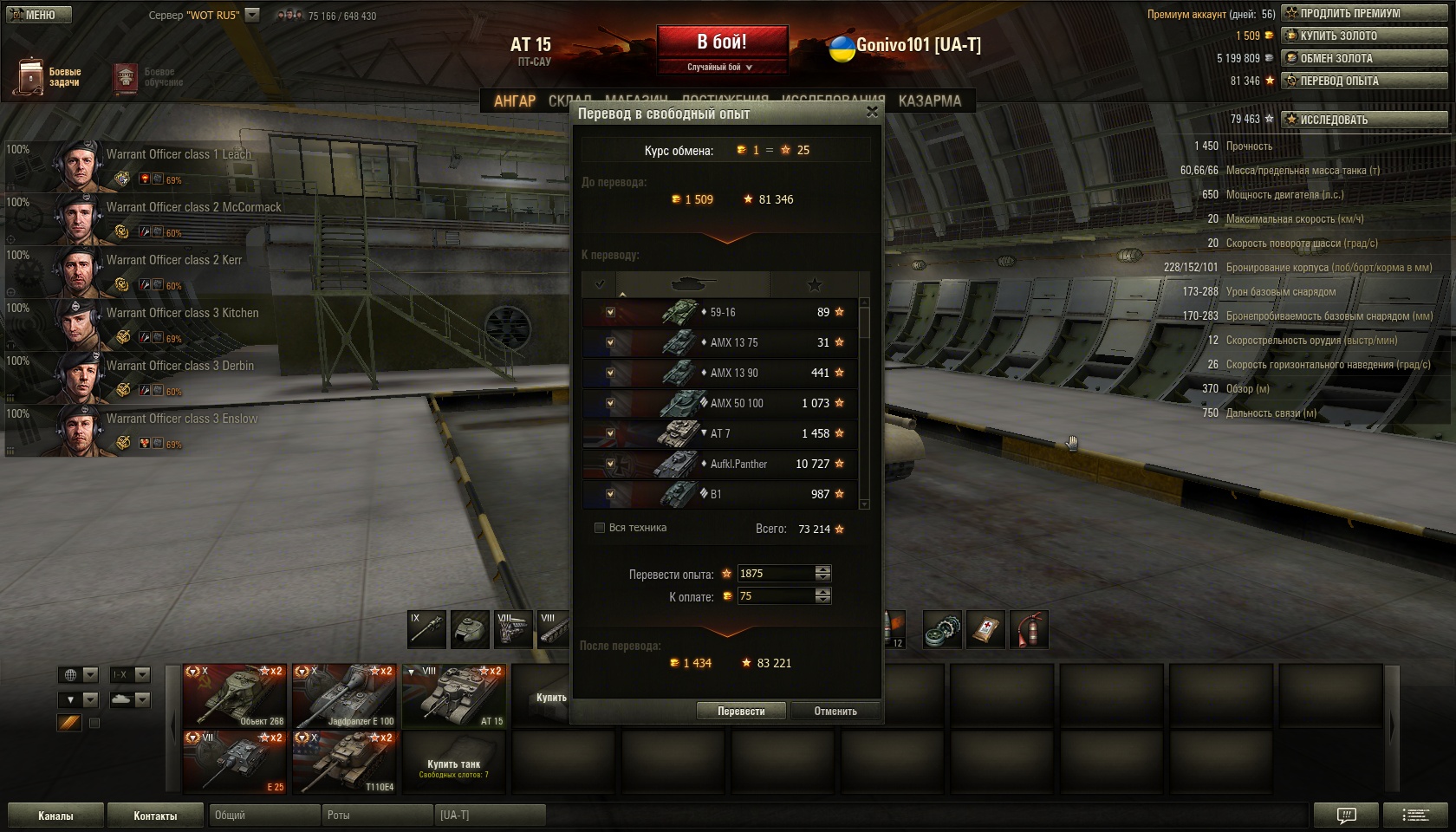Toggle the Aufkl.Panther row checkbox

click(610, 464)
